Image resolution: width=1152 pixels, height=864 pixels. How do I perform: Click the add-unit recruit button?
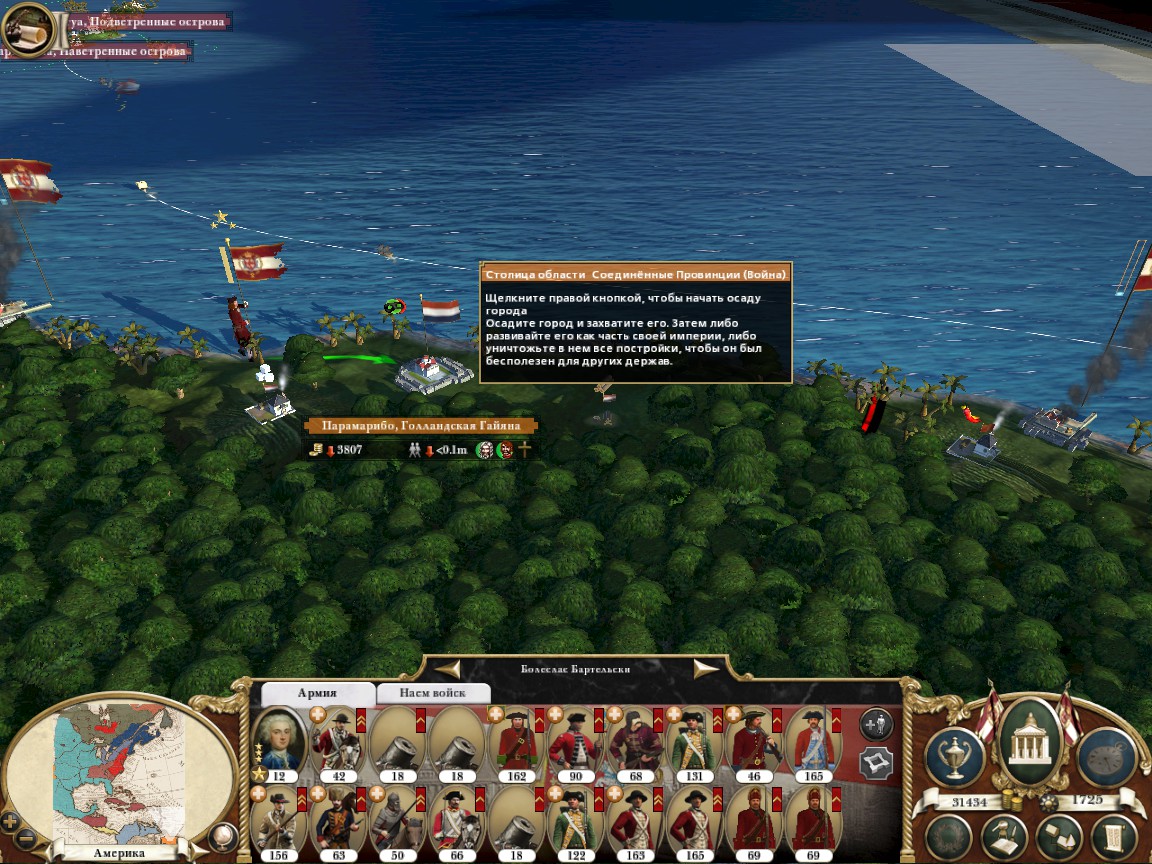[x=877, y=722]
